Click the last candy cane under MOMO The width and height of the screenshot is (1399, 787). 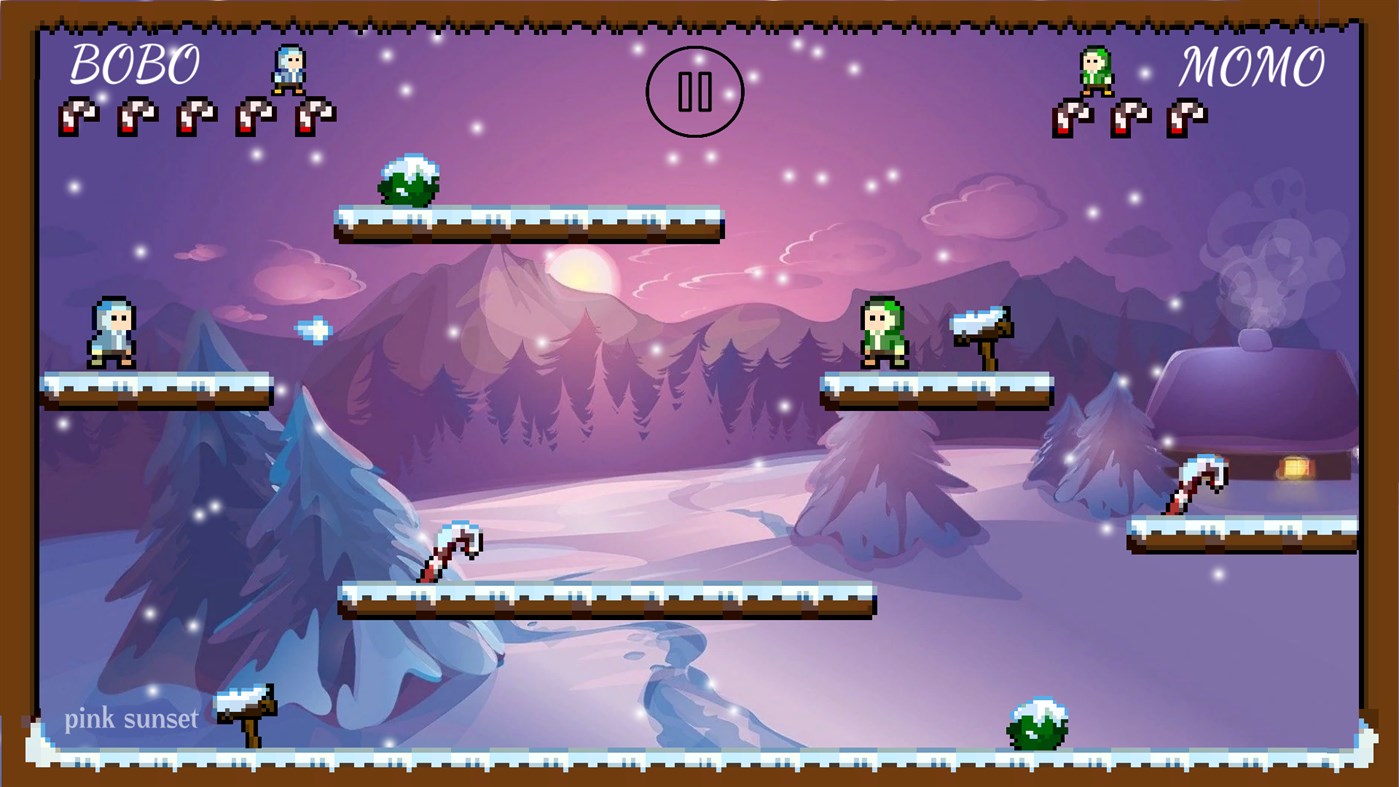[x=1185, y=118]
